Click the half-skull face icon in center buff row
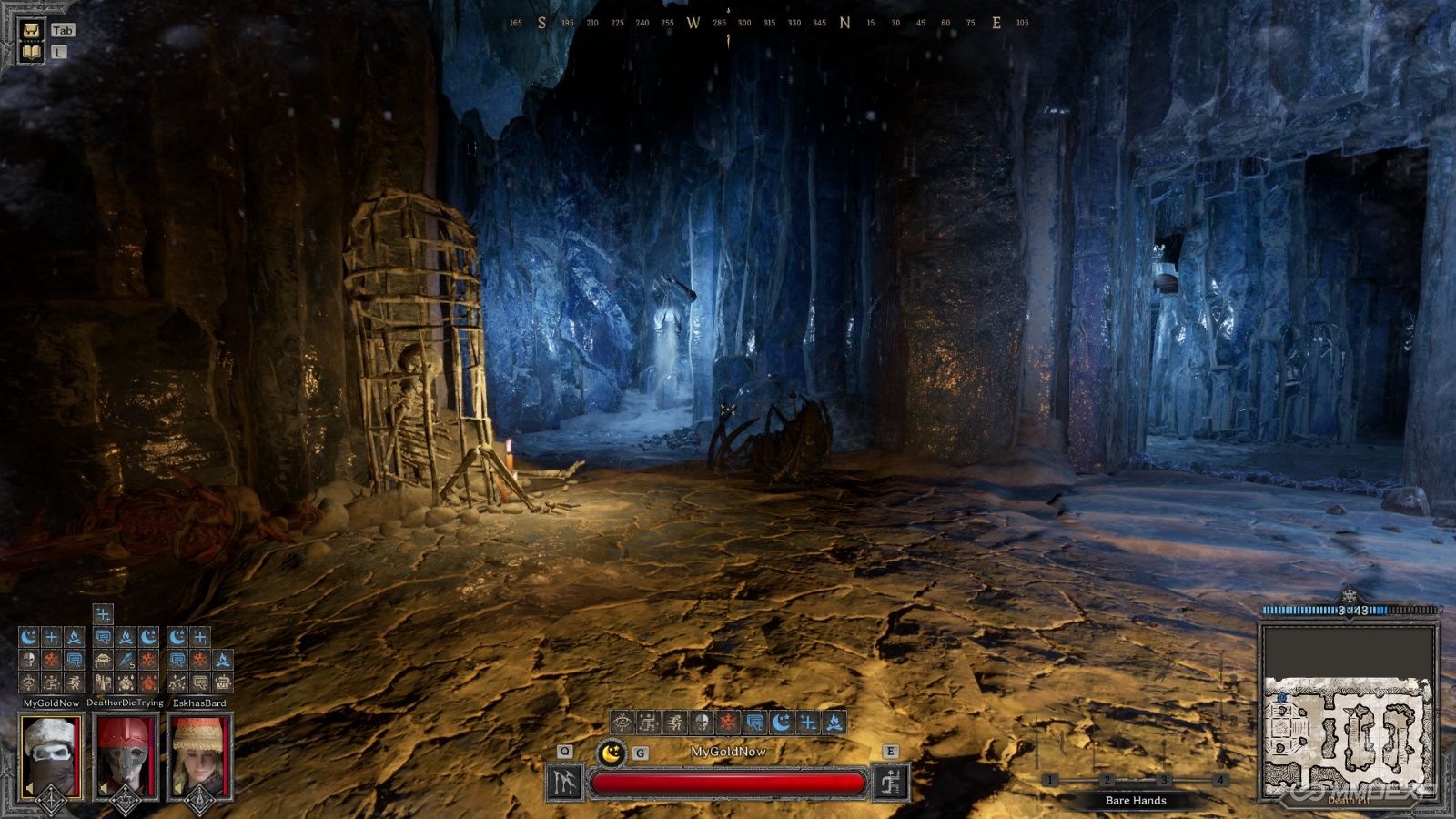The image size is (1456, 819). pyautogui.click(x=701, y=722)
